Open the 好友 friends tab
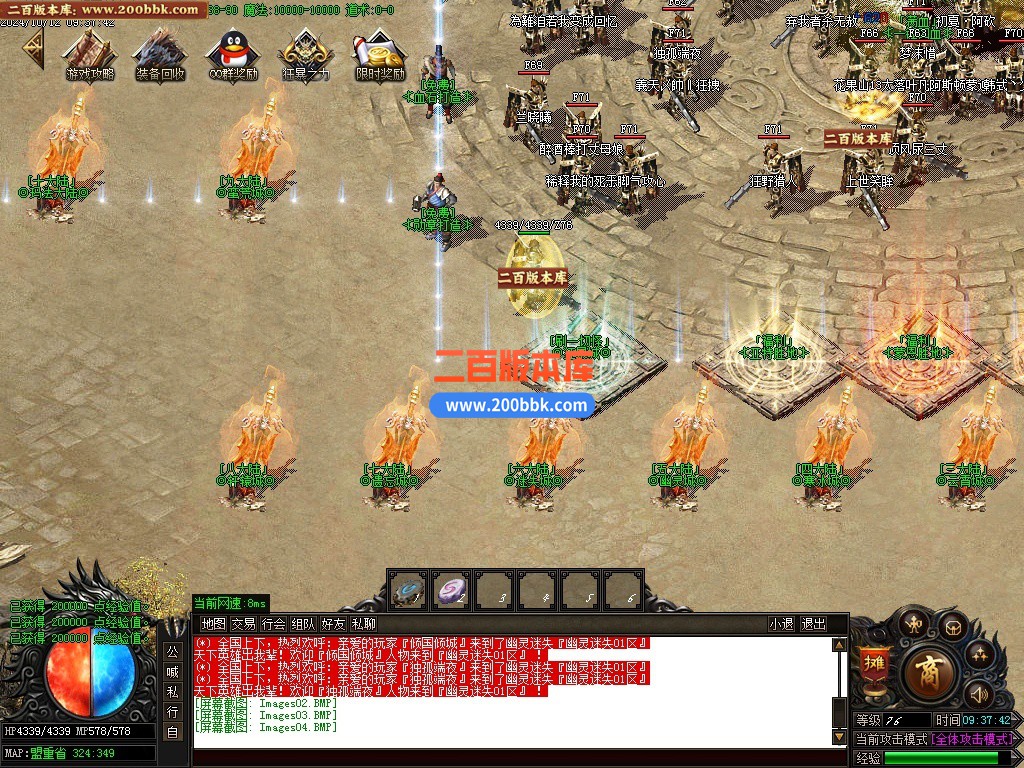1024x768 pixels. [333, 624]
